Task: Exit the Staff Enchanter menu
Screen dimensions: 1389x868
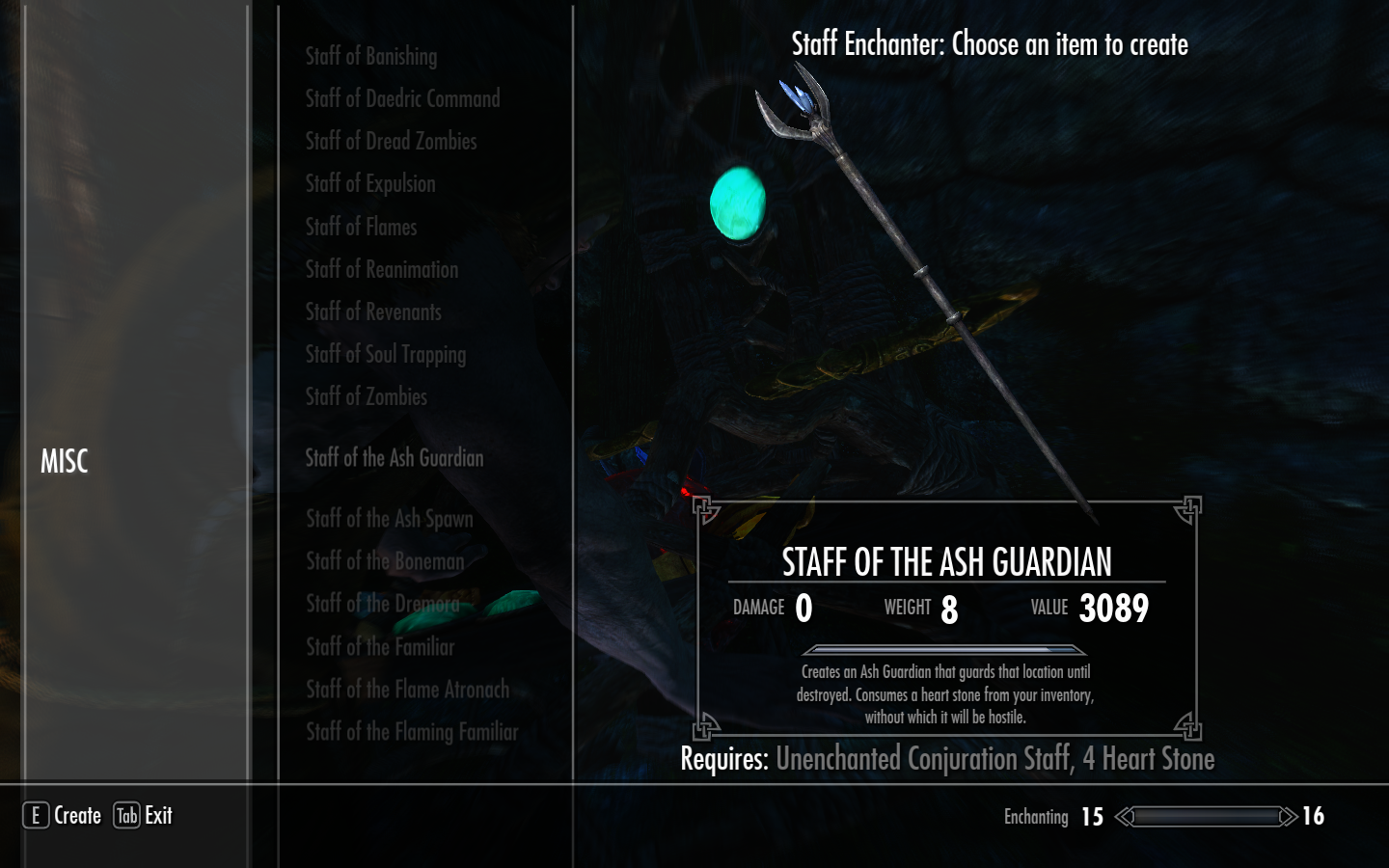Action: (x=144, y=816)
